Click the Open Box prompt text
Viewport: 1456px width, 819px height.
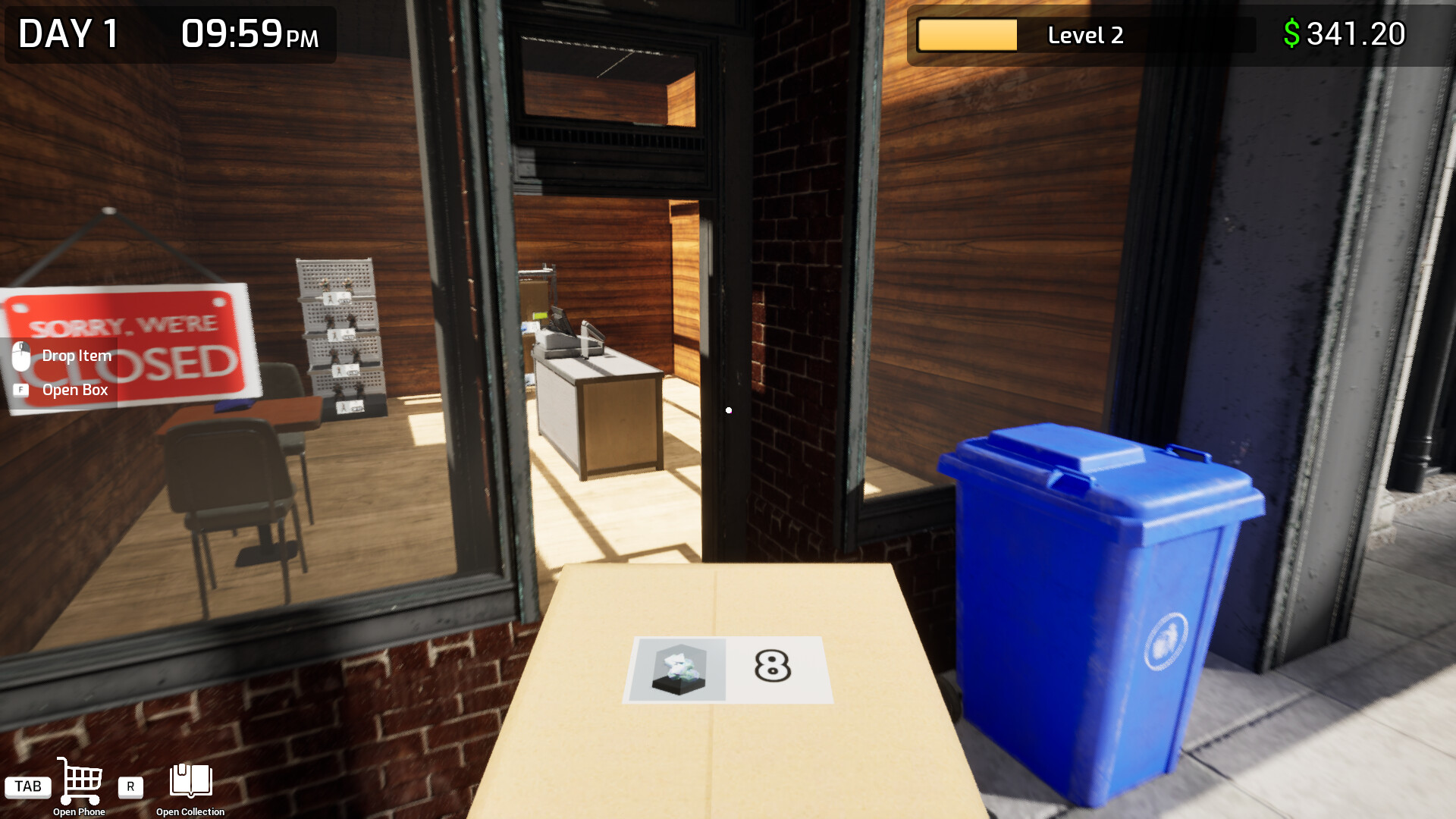[76, 390]
